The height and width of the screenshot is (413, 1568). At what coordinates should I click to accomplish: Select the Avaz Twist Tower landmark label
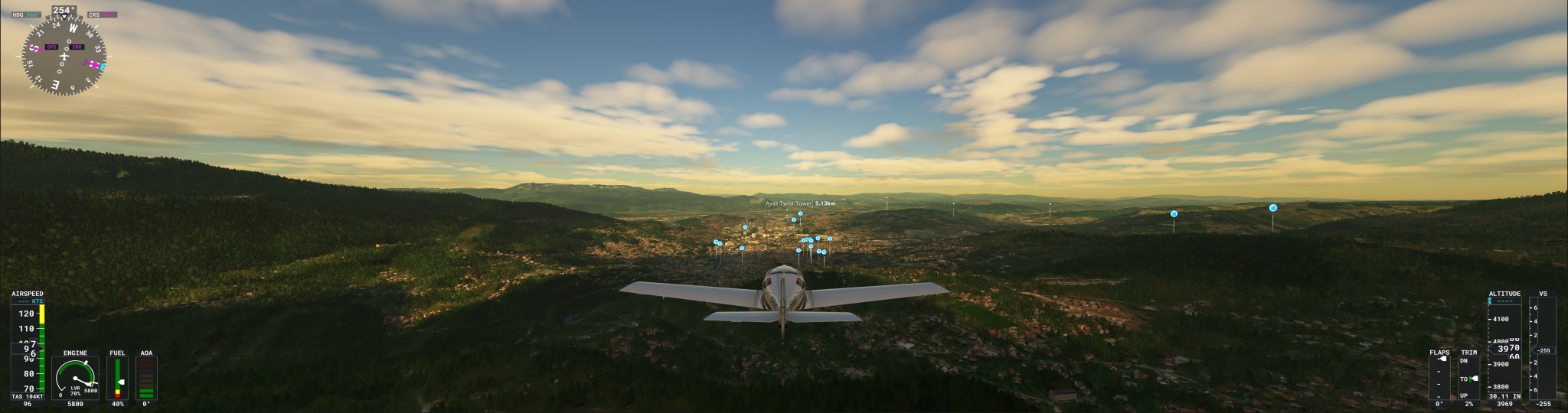[800, 204]
